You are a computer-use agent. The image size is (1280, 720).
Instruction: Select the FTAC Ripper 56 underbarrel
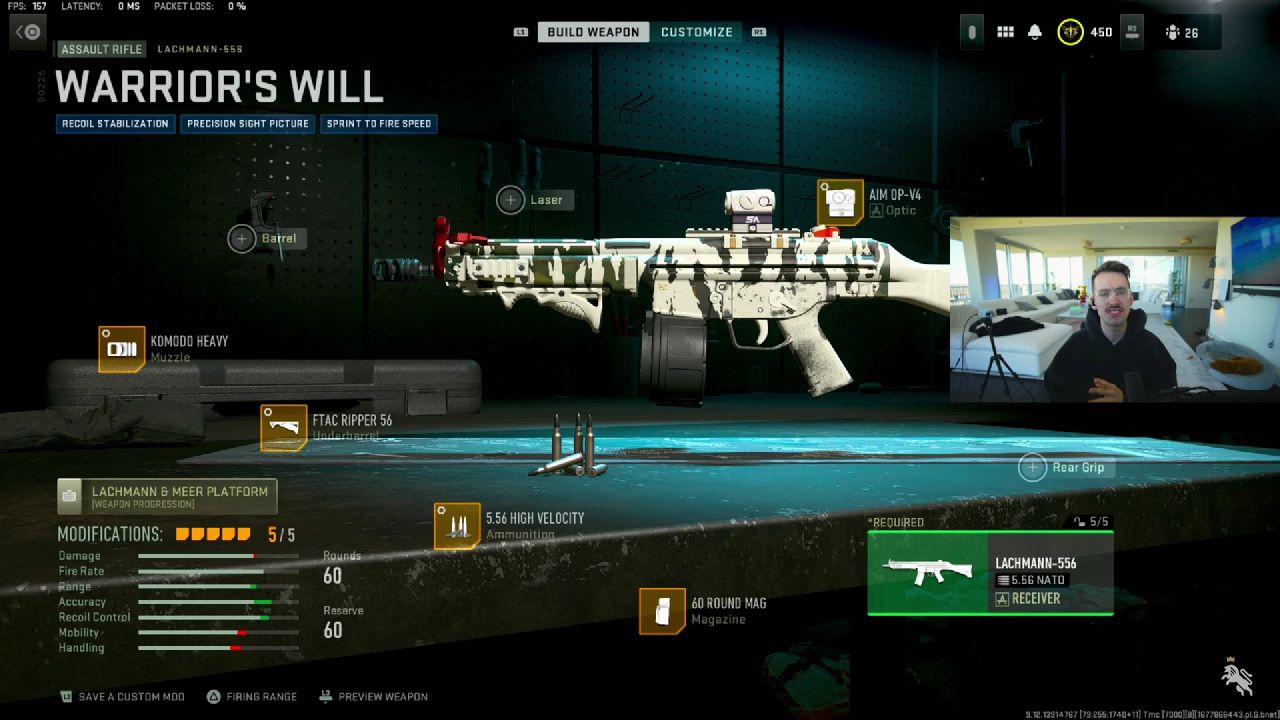284,427
